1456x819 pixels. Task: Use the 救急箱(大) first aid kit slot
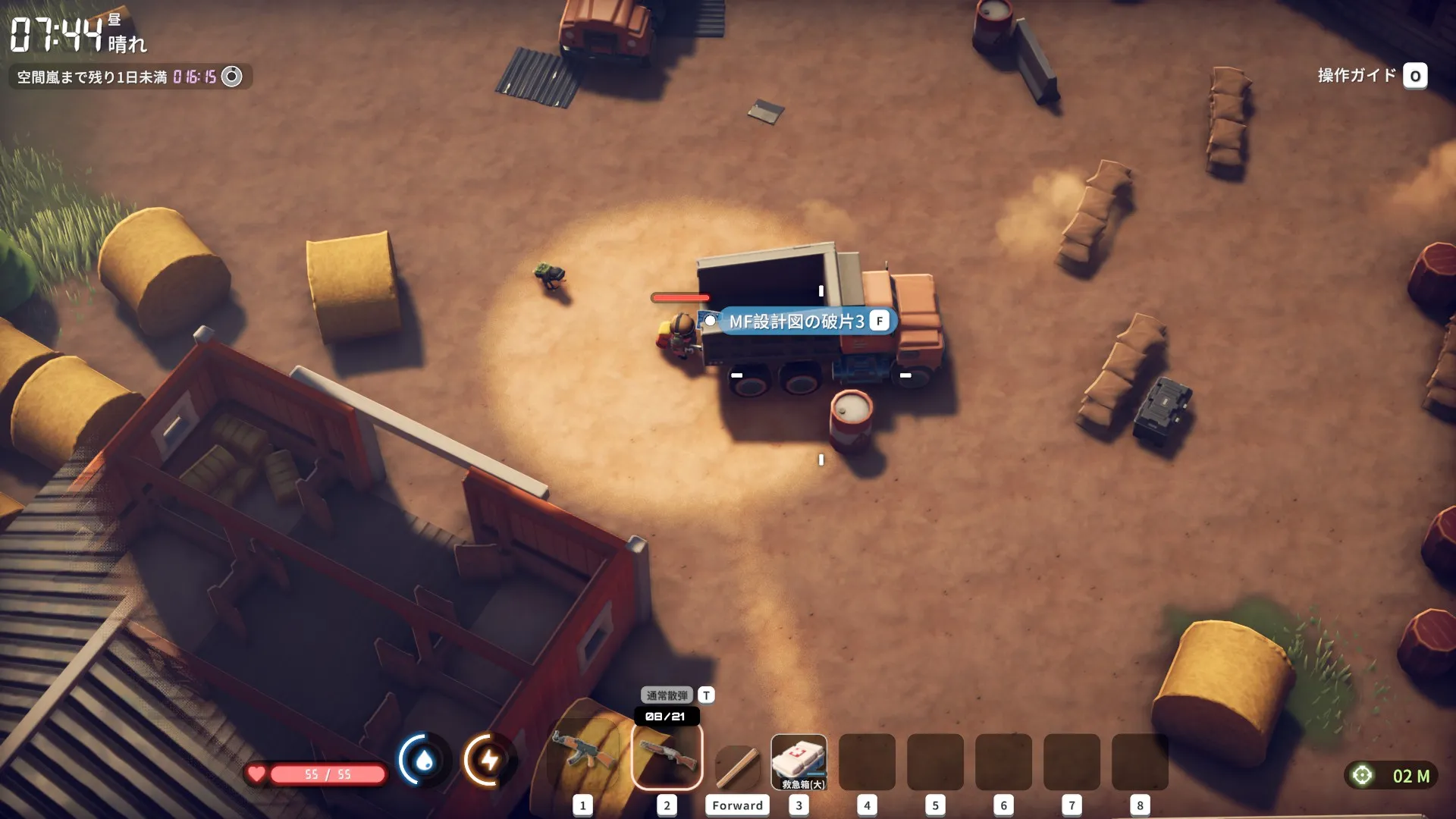pyautogui.click(x=799, y=761)
